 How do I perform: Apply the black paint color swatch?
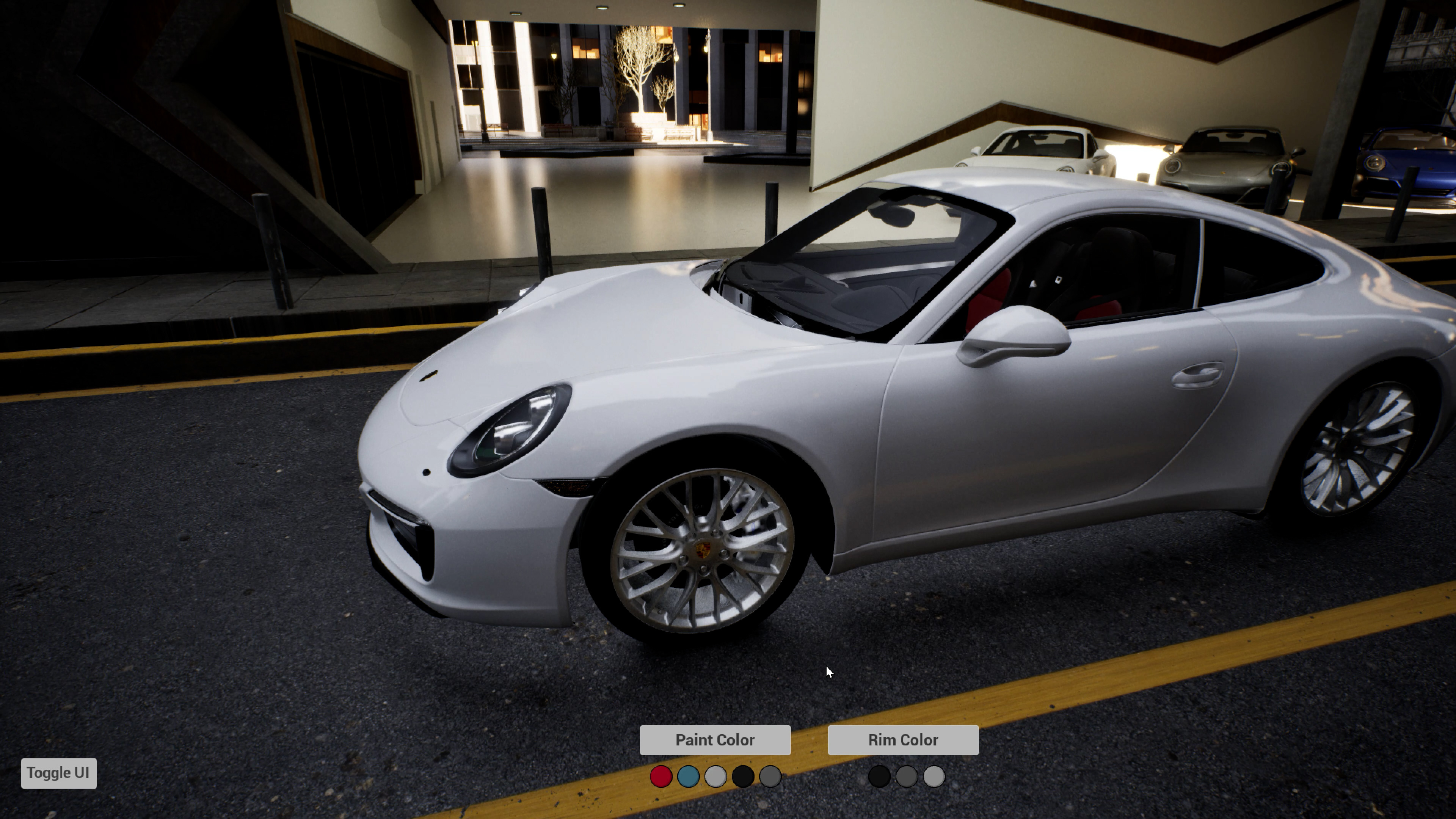[x=743, y=777]
